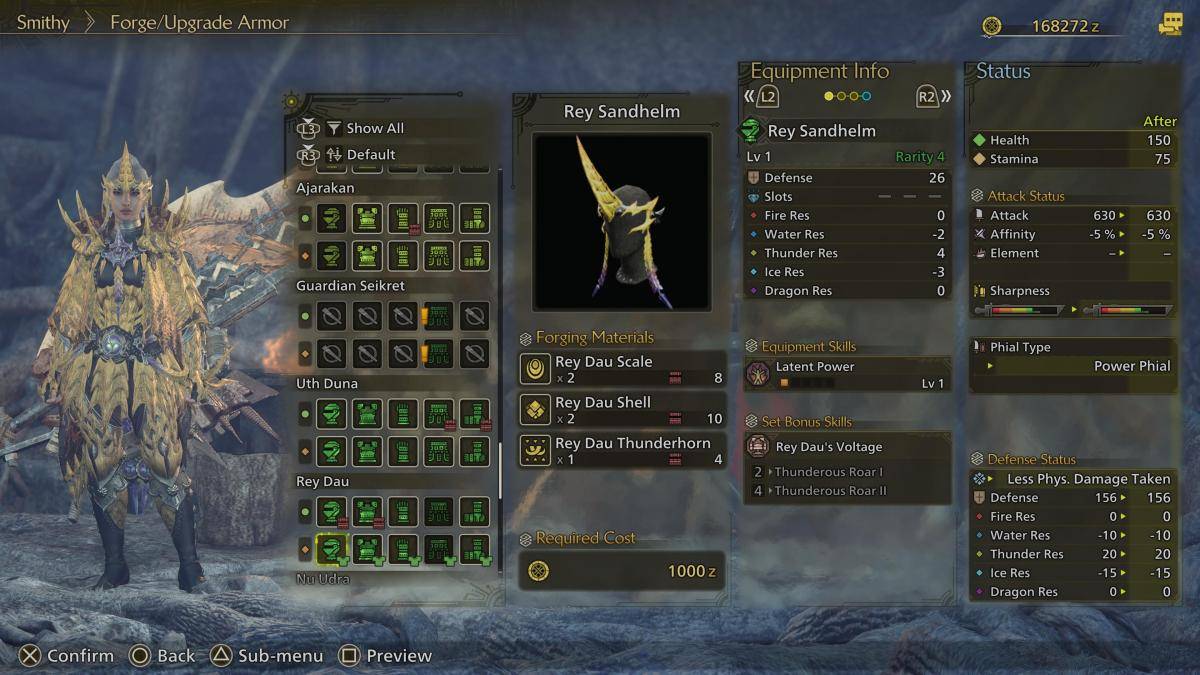Go back to the Smithy breadcrumb
Viewport: 1200px width, 675px height.
[43, 22]
